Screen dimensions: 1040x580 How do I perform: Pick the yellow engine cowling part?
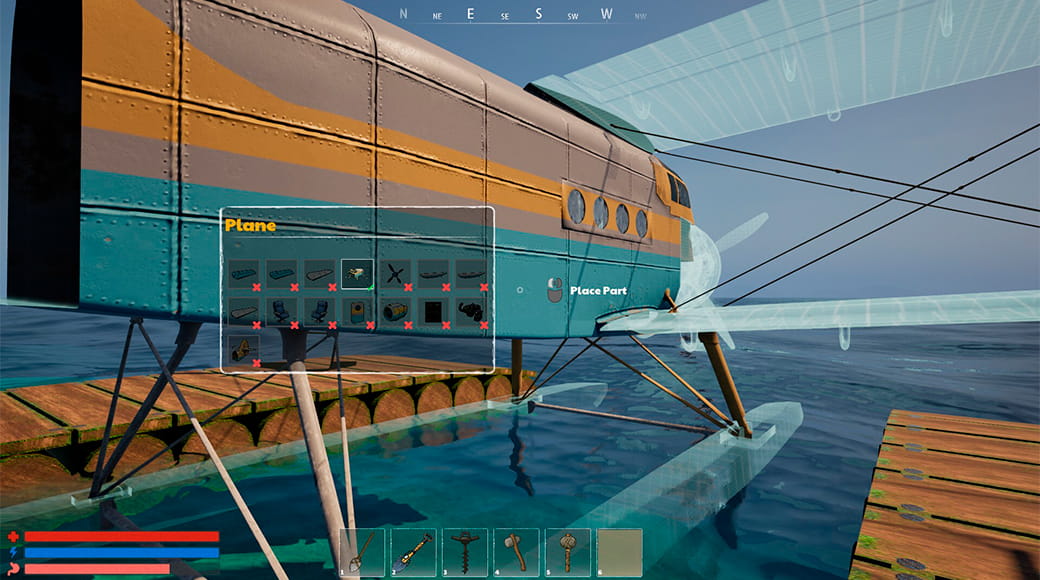click(395, 311)
